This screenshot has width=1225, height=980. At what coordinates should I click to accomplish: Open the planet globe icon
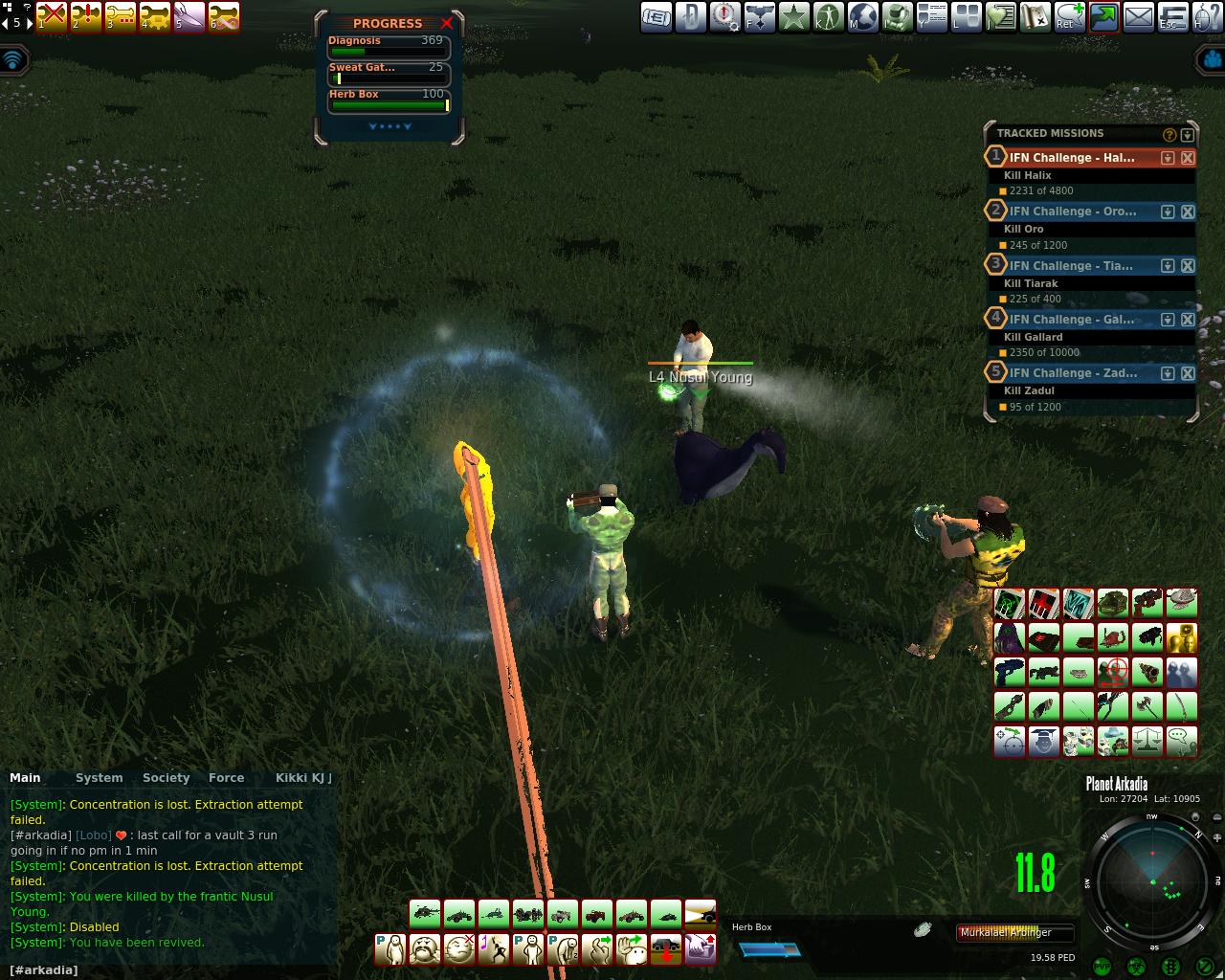pos(862,17)
